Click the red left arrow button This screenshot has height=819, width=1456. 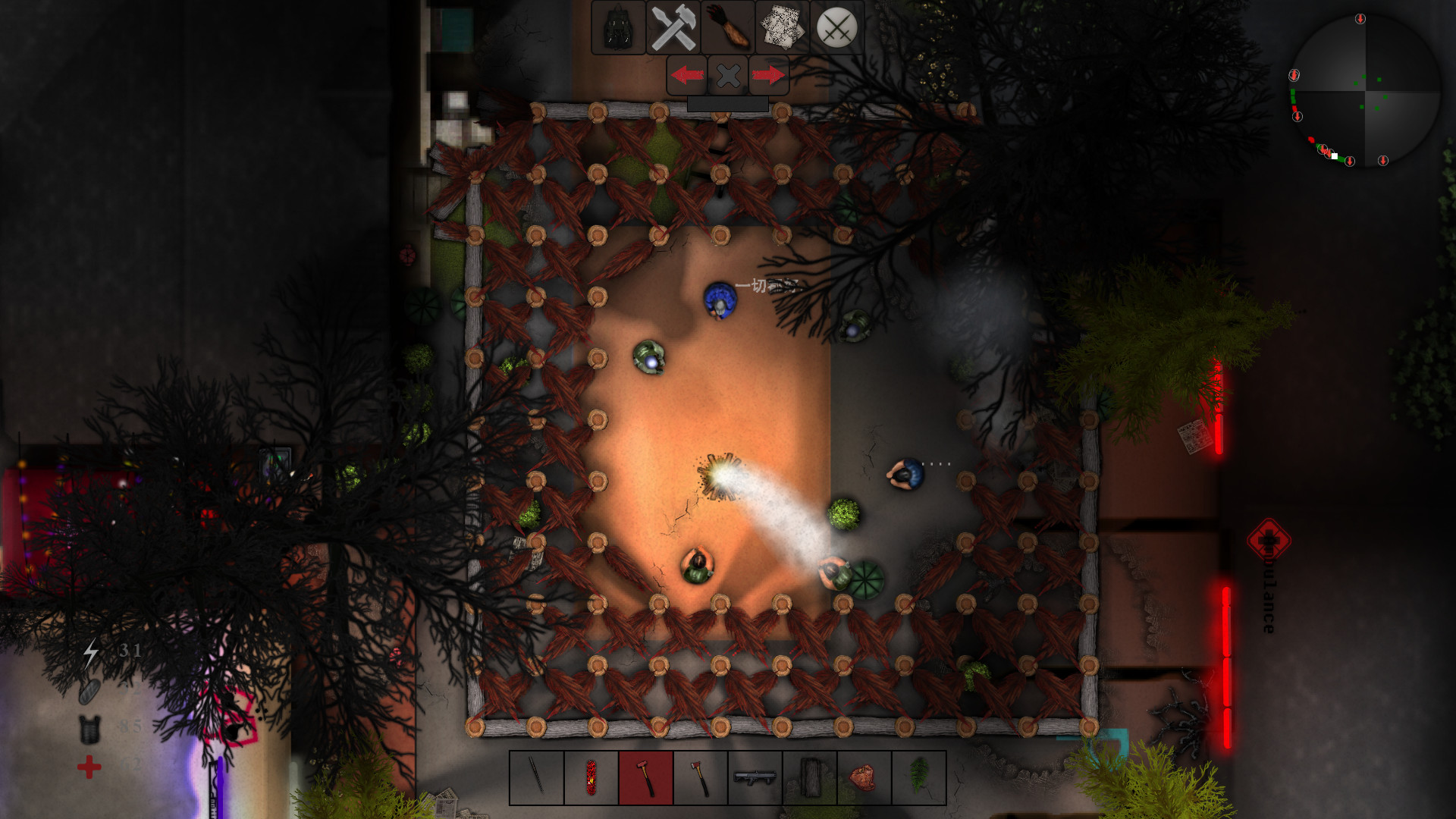tap(687, 75)
